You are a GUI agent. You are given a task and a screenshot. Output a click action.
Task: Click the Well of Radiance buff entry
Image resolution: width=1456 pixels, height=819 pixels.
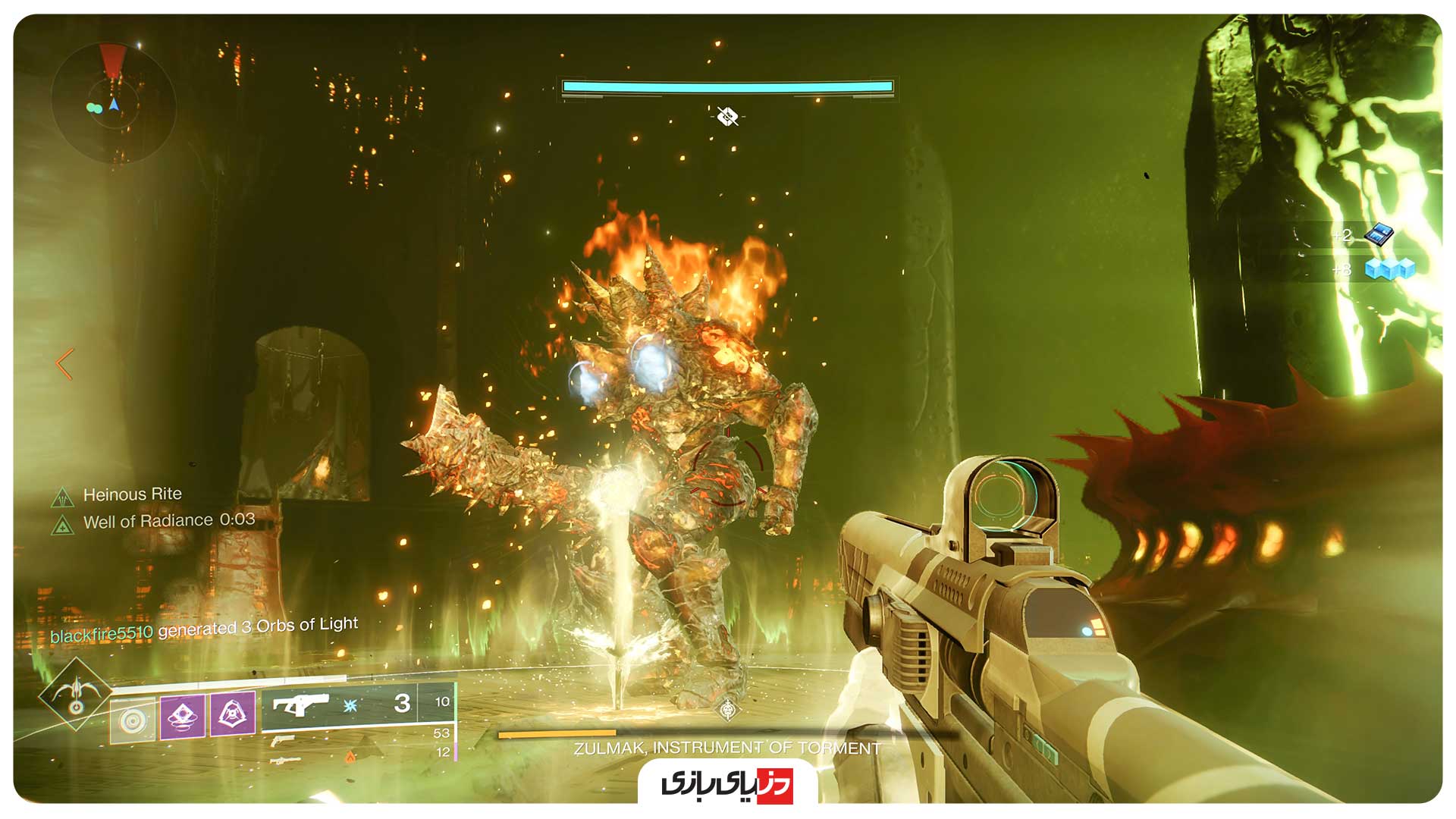click(168, 521)
